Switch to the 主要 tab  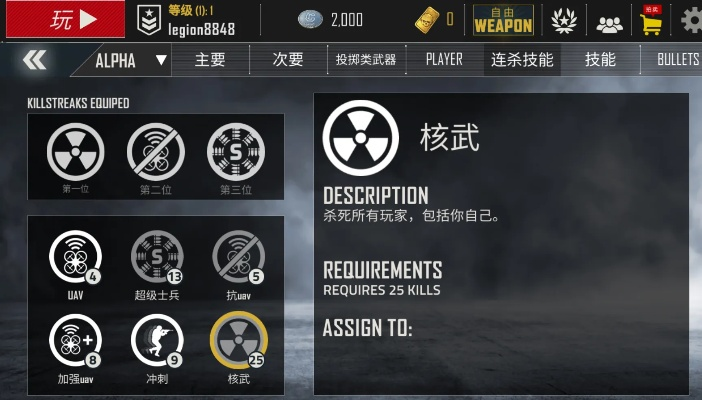210,60
